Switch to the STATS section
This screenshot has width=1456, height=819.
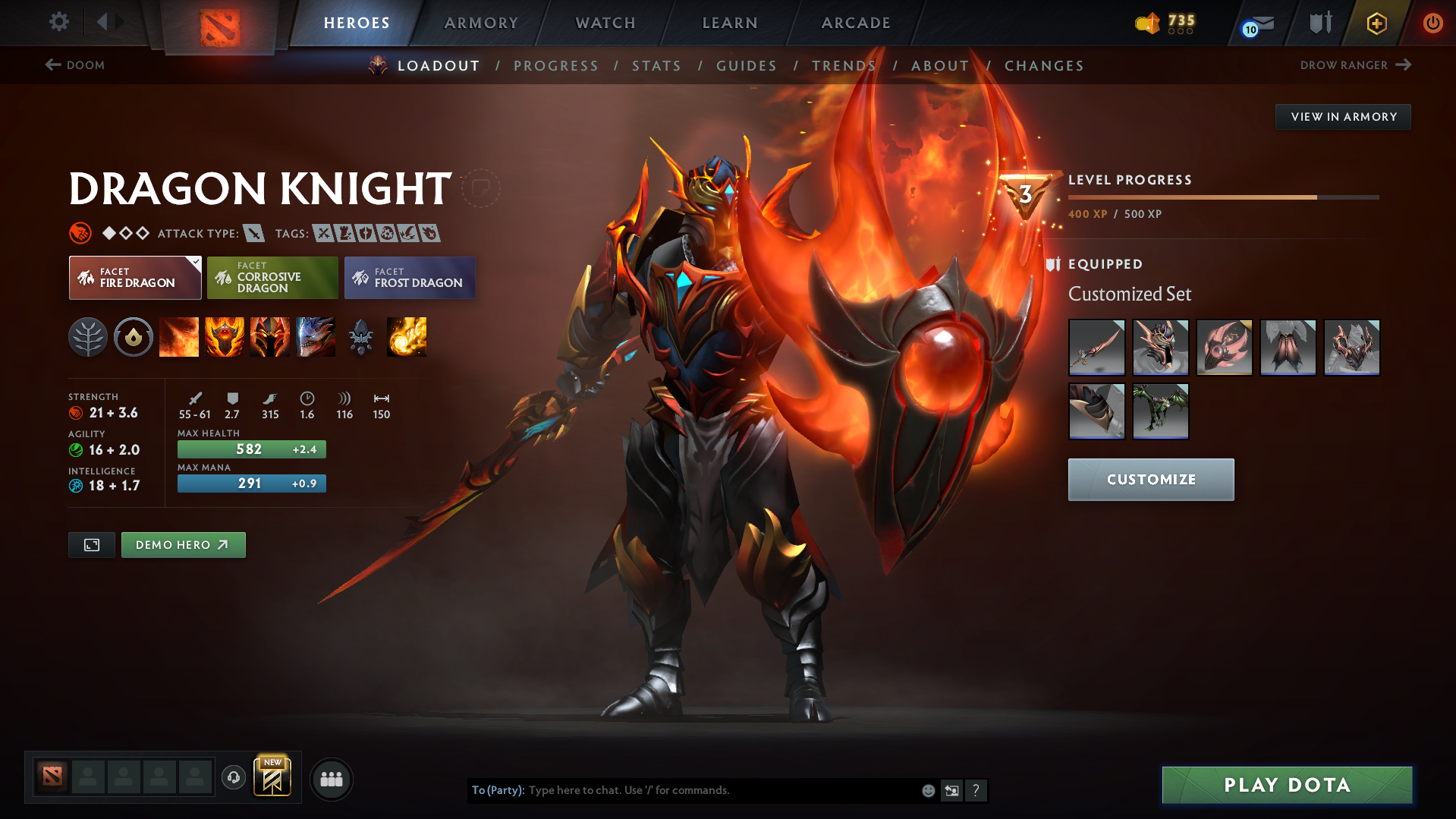tap(656, 66)
